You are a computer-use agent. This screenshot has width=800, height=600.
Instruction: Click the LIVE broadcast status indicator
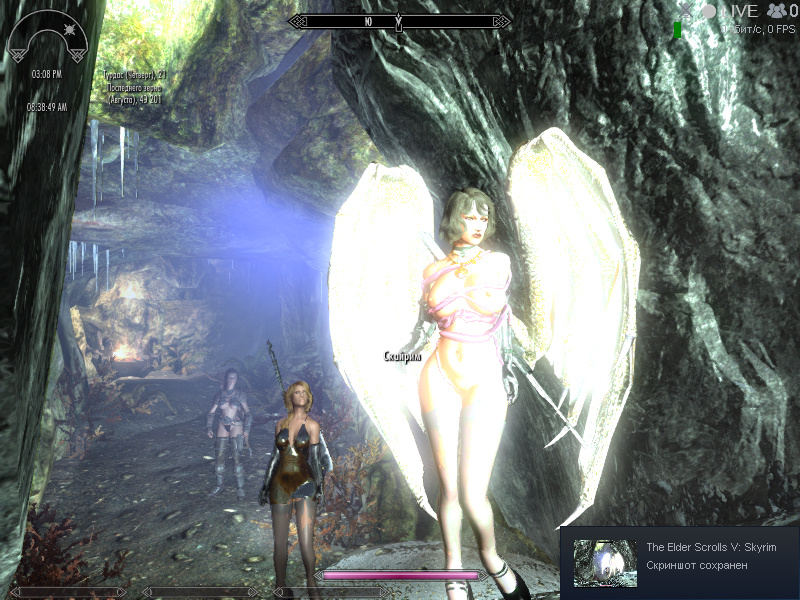(741, 11)
